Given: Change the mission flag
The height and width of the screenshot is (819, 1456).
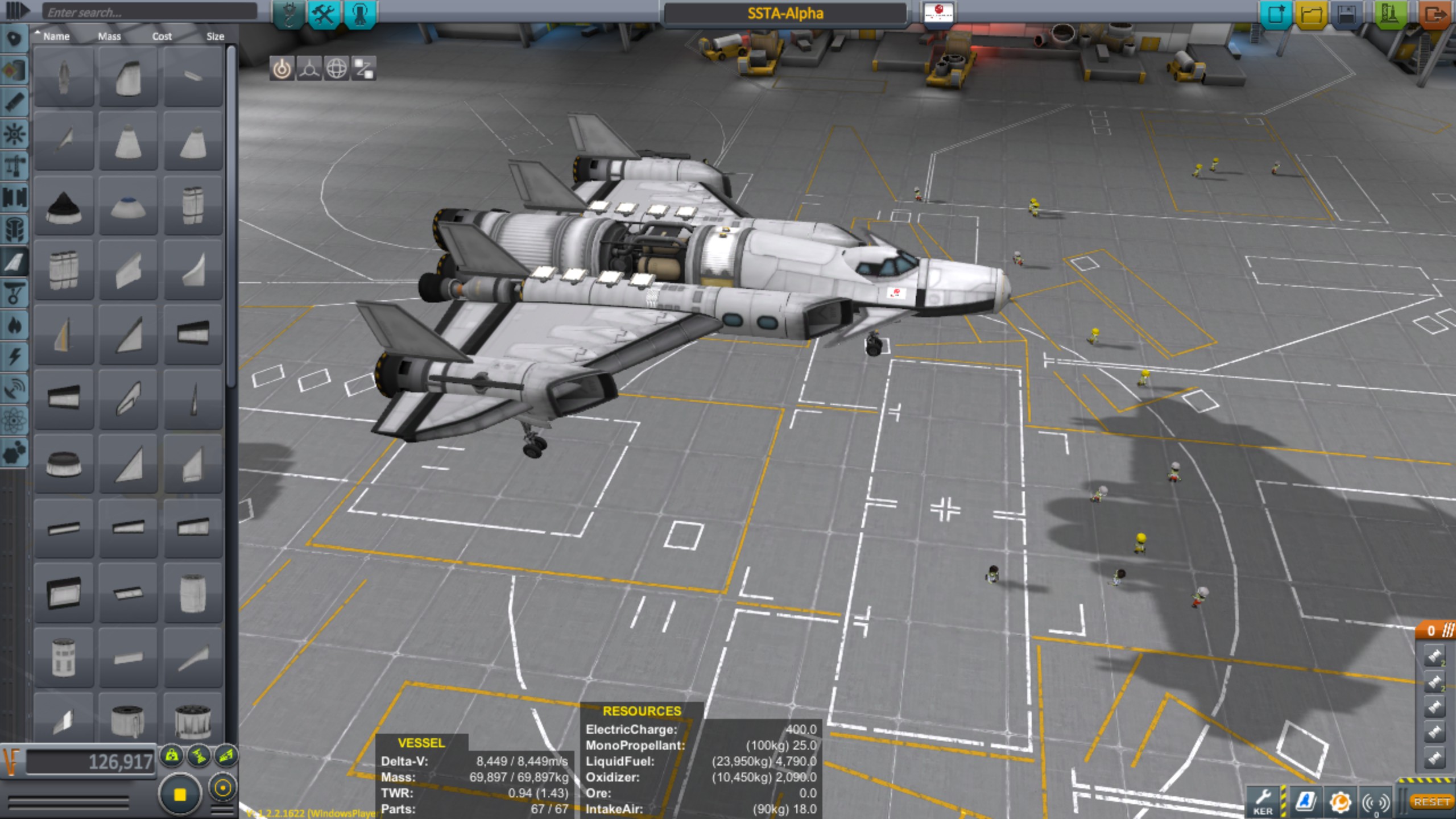Looking at the screenshot, I should (x=938, y=13).
